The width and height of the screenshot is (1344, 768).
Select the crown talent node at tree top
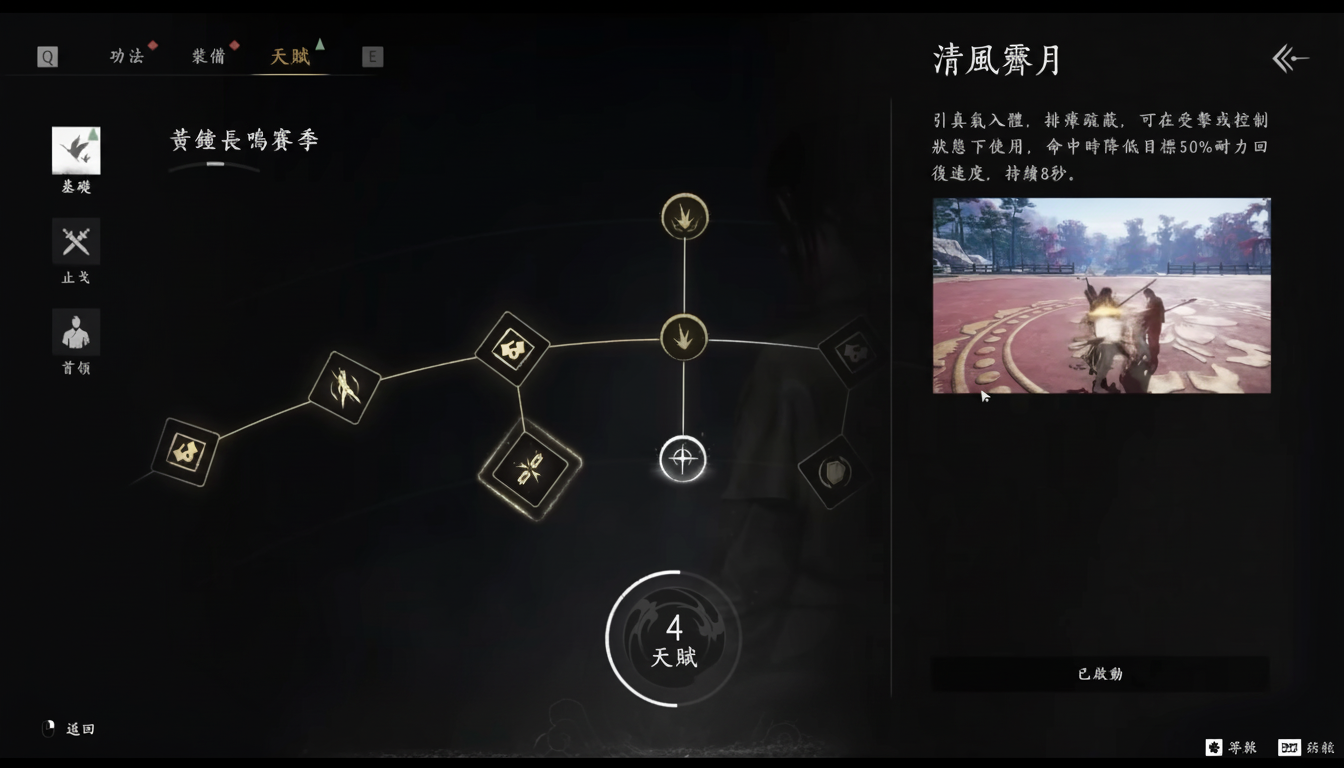(x=683, y=216)
